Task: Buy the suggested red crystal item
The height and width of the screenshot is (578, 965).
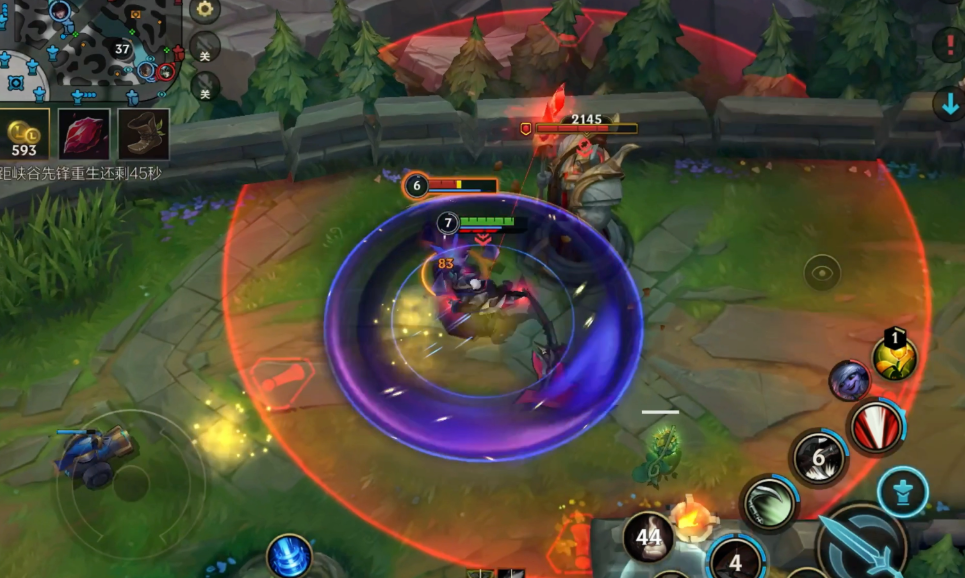Action: (84, 134)
